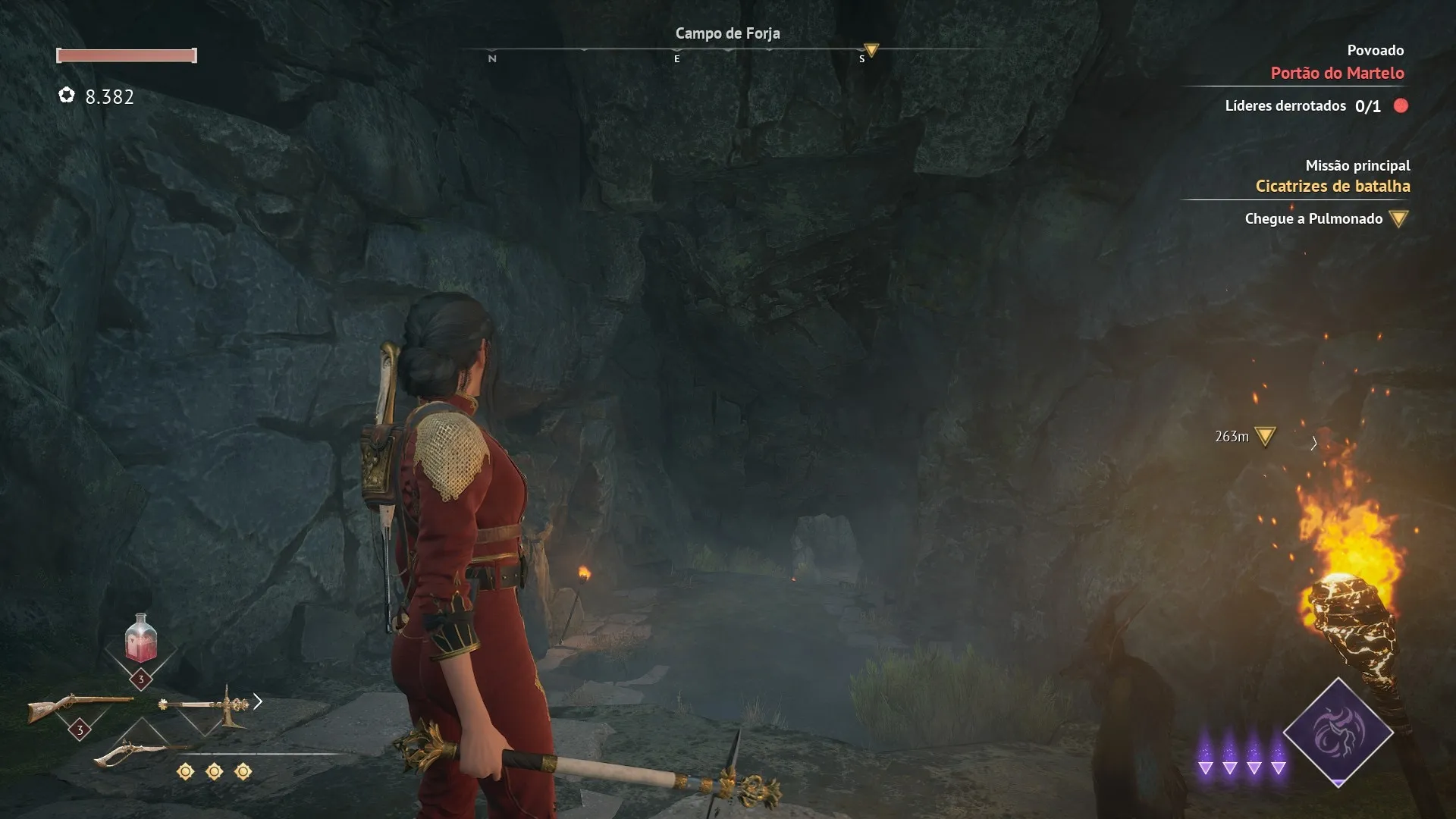Open the Cicatrizes de batalha main quest
1456x819 pixels.
pyautogui.click(x=1332, y=187)
